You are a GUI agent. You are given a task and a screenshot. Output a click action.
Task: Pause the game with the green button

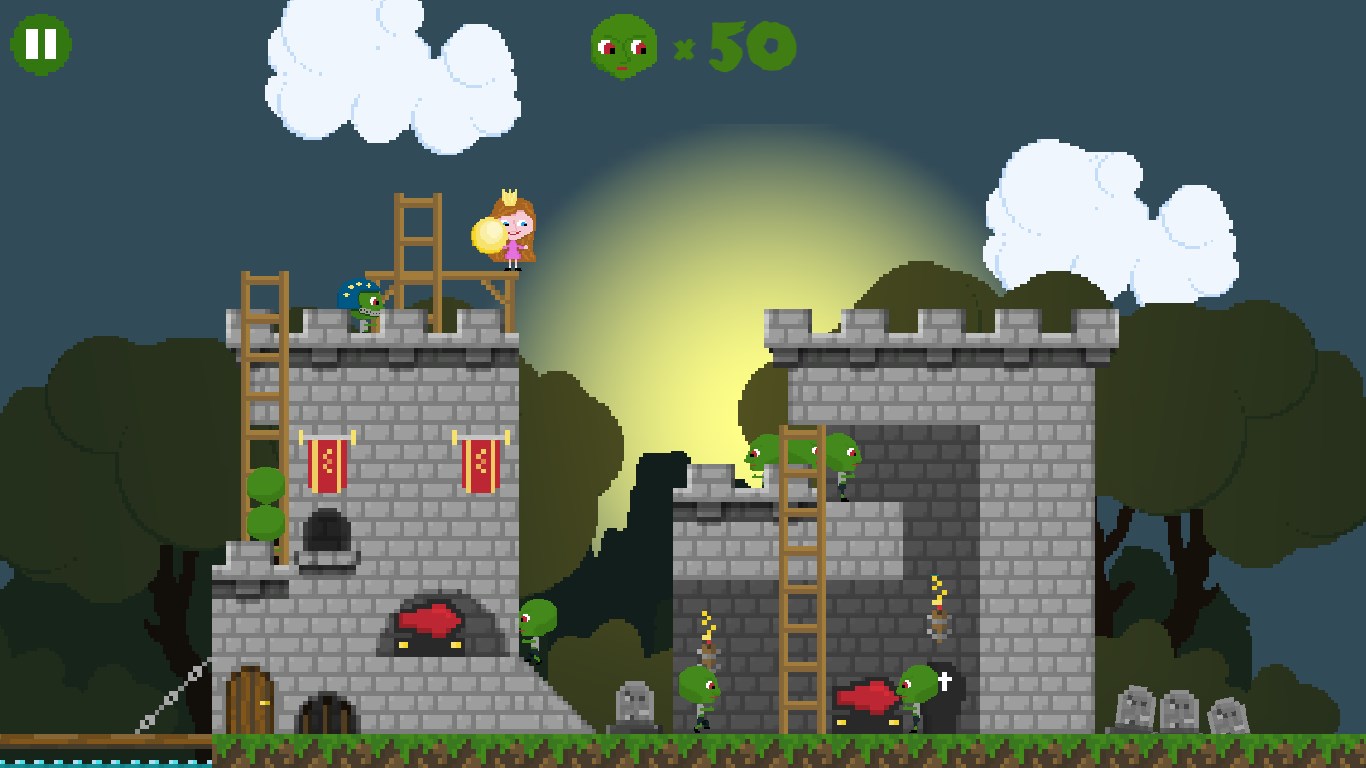[41, 44]
